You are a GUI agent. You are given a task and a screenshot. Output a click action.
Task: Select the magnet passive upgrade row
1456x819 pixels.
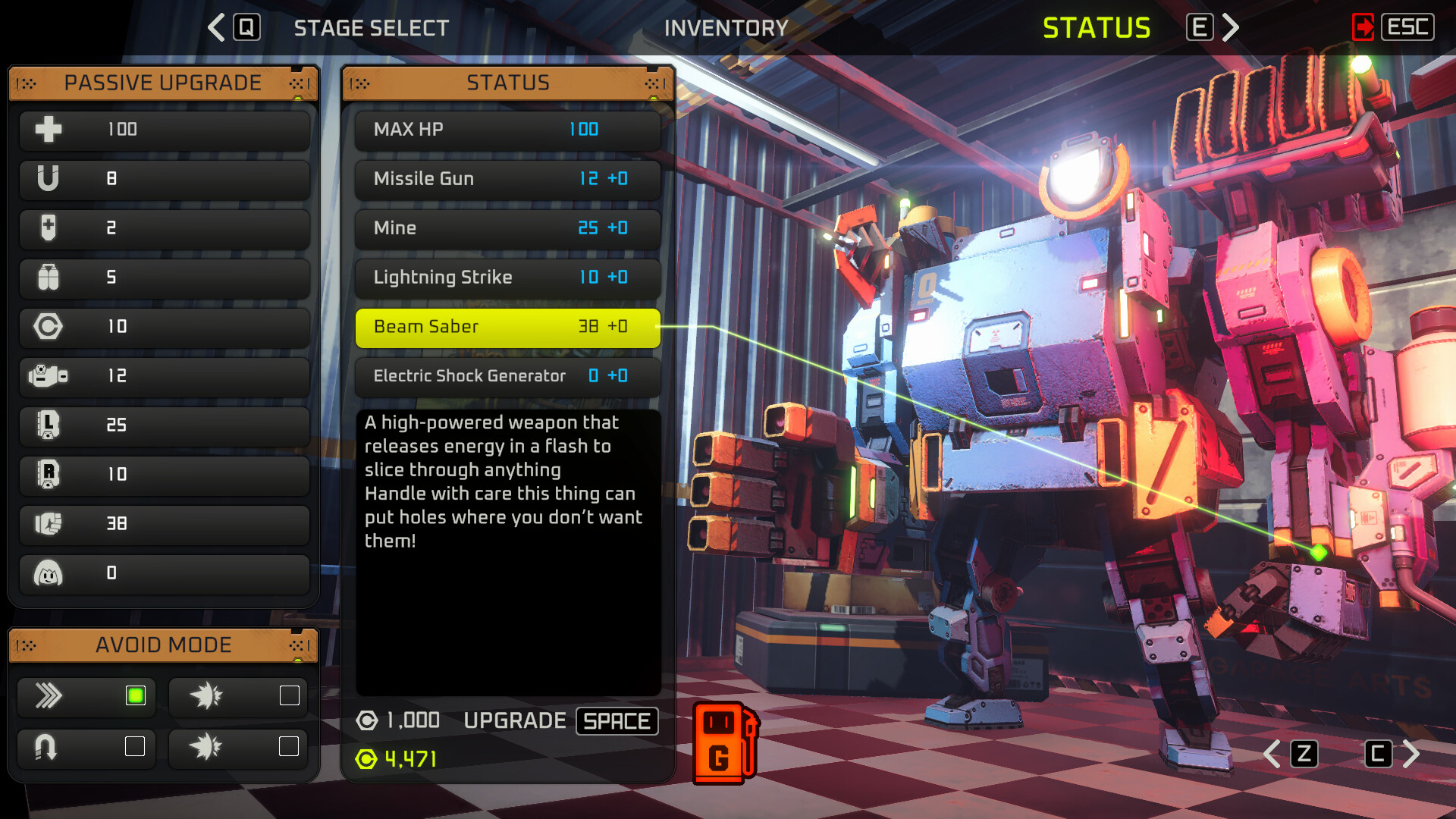(164, 179)
